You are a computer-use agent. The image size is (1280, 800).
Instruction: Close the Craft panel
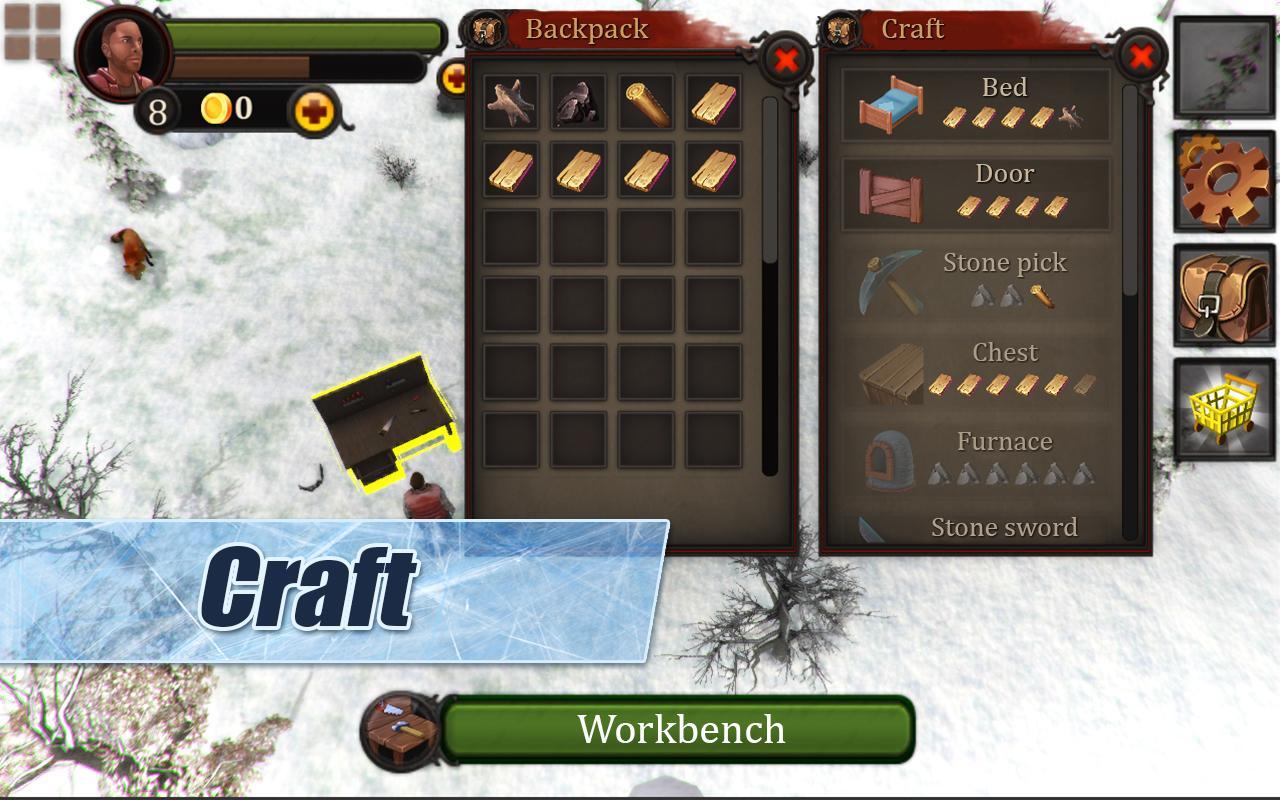coord(1141,56)
